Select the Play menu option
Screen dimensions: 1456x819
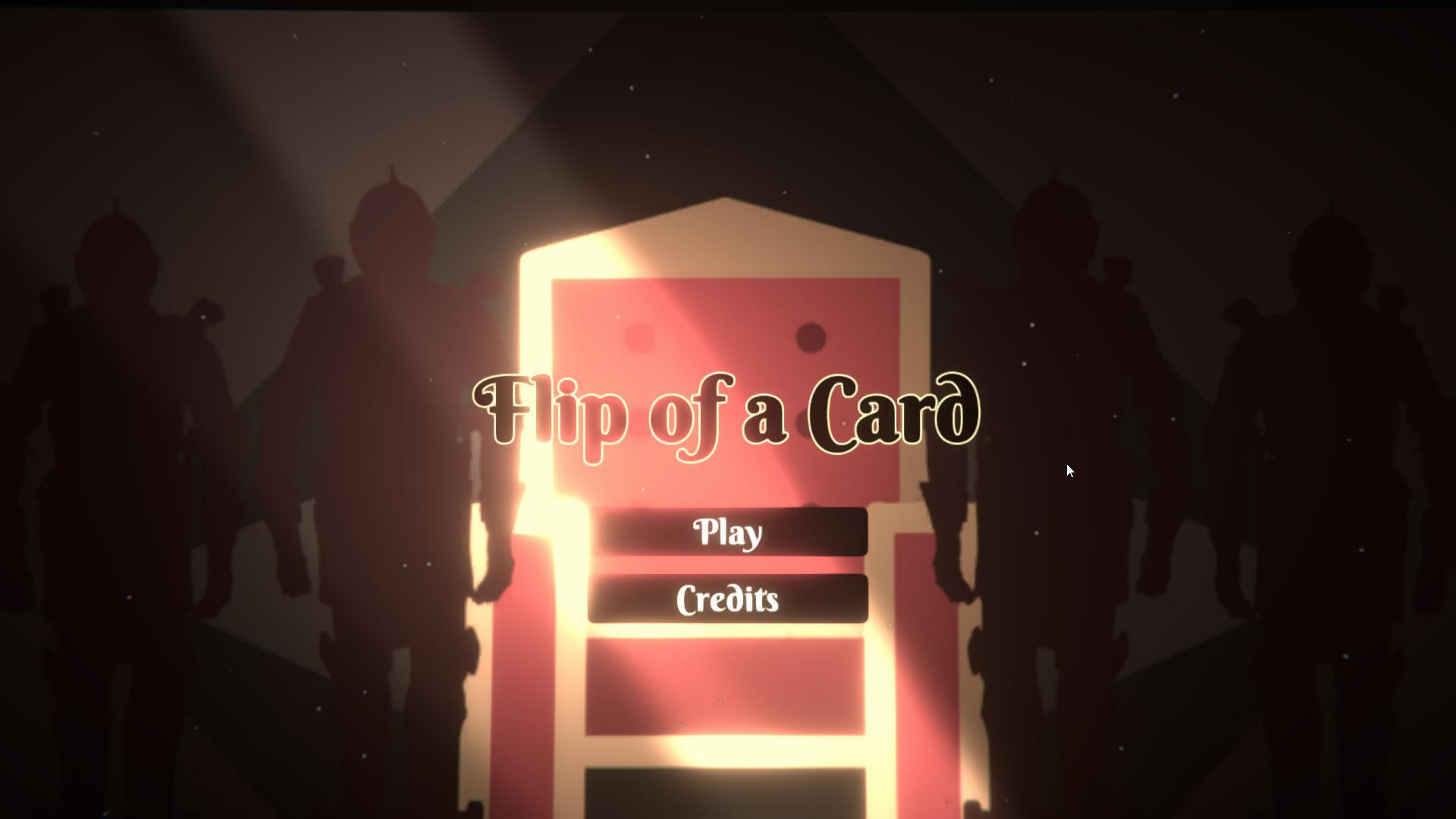(x=726, y=532)
